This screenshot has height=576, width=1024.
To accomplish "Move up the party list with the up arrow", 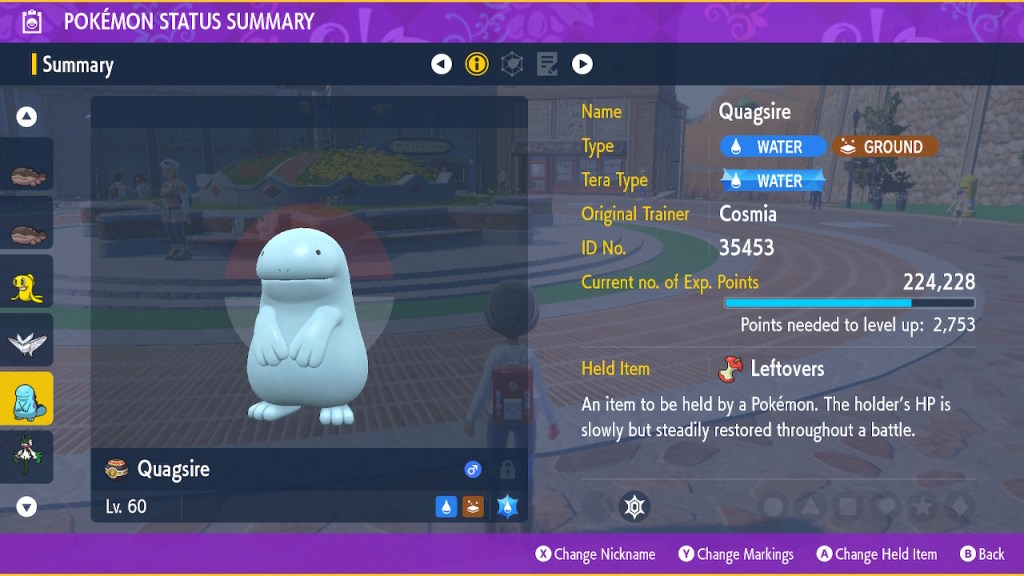I will click(x=27, y=117).
